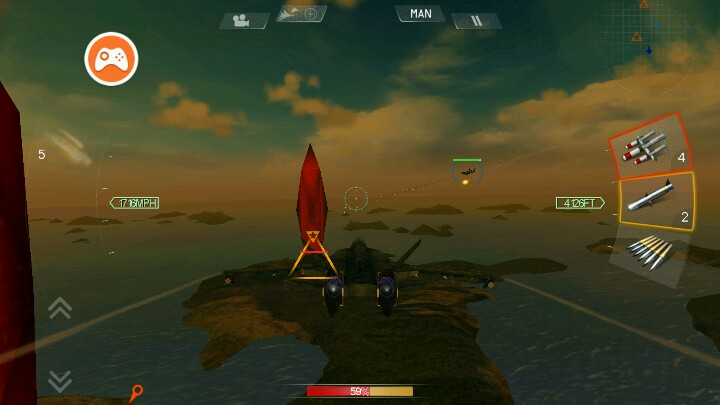720x405 pixels.
Task: Pause the game
Action: (476, 20)
